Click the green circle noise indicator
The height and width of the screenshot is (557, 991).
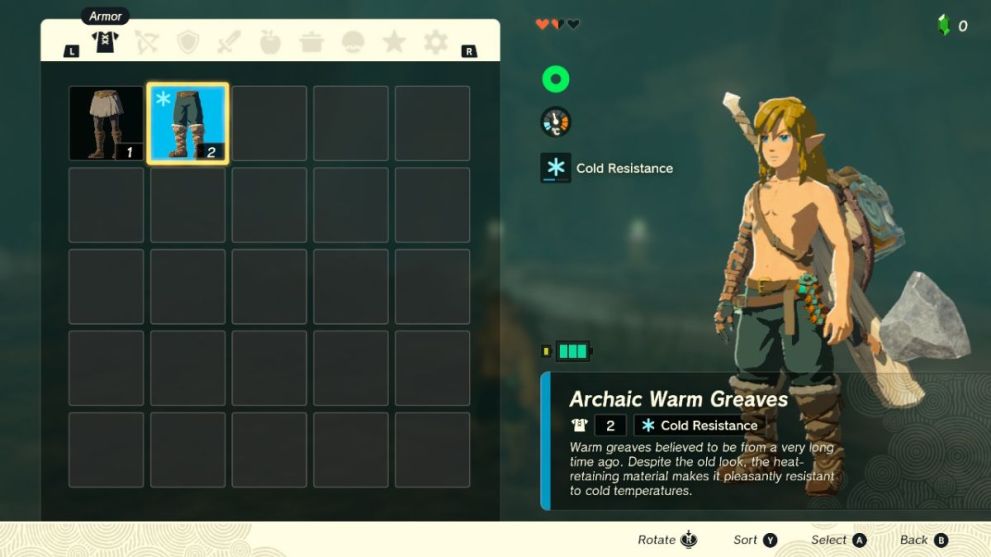point(555,79)
